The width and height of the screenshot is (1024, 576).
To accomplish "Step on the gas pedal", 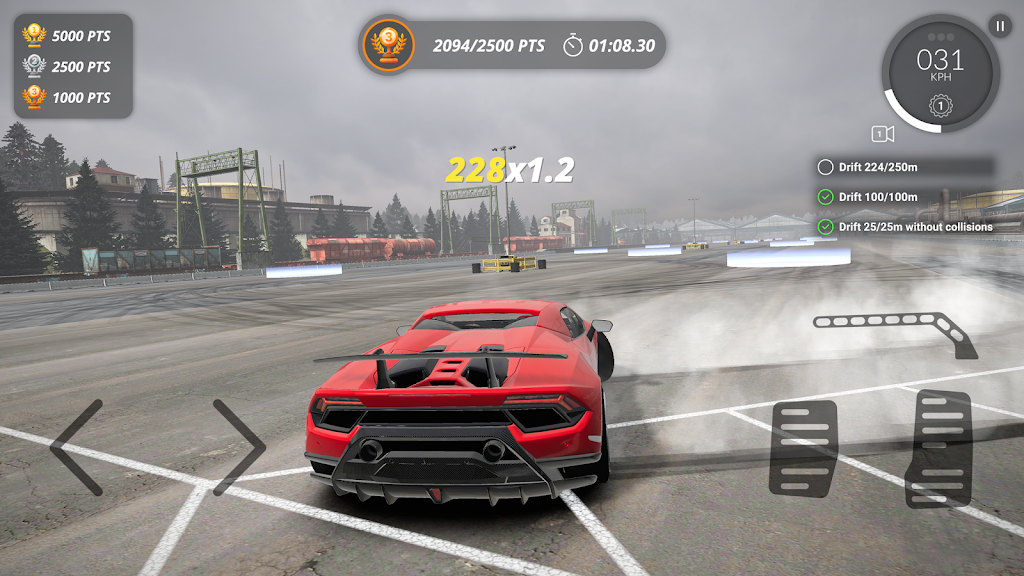I will point(937,448).
